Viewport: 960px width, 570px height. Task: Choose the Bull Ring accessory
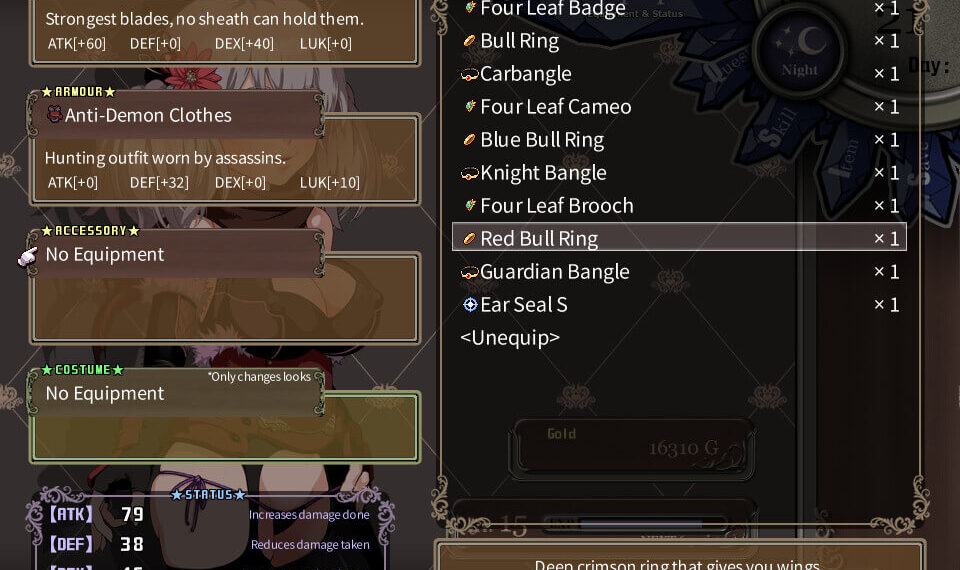519,41
